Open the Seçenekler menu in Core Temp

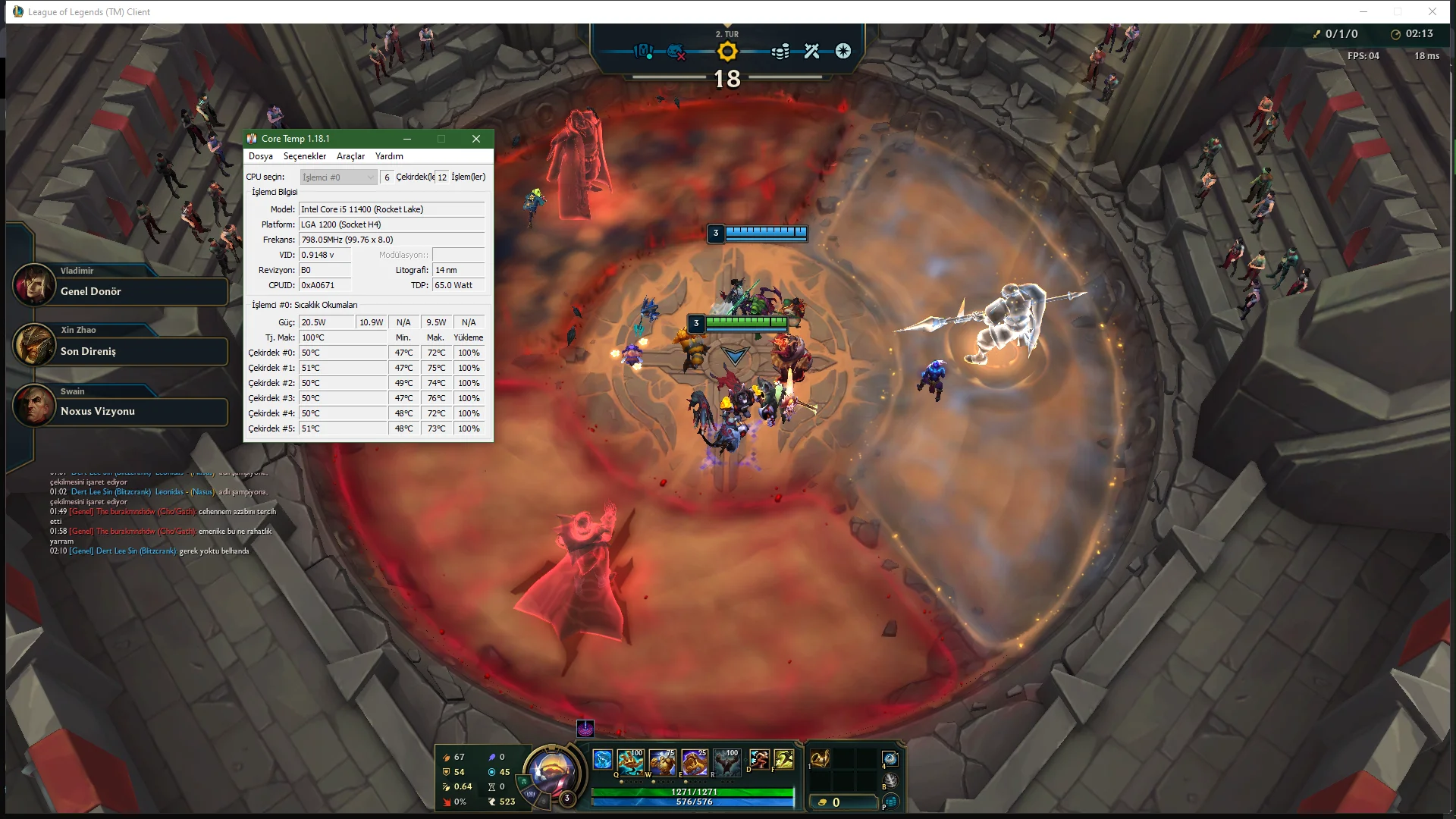point(304,156)
